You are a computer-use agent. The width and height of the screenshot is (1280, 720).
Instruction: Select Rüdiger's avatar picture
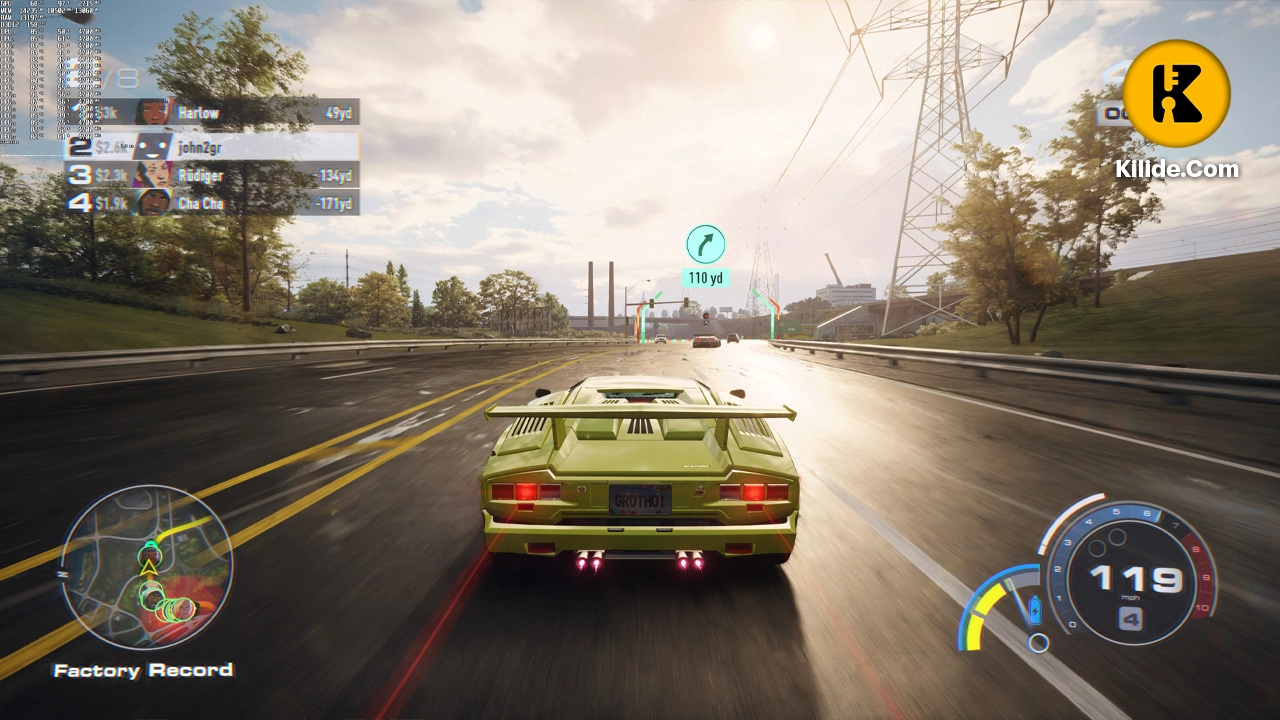tap(152, 175)
